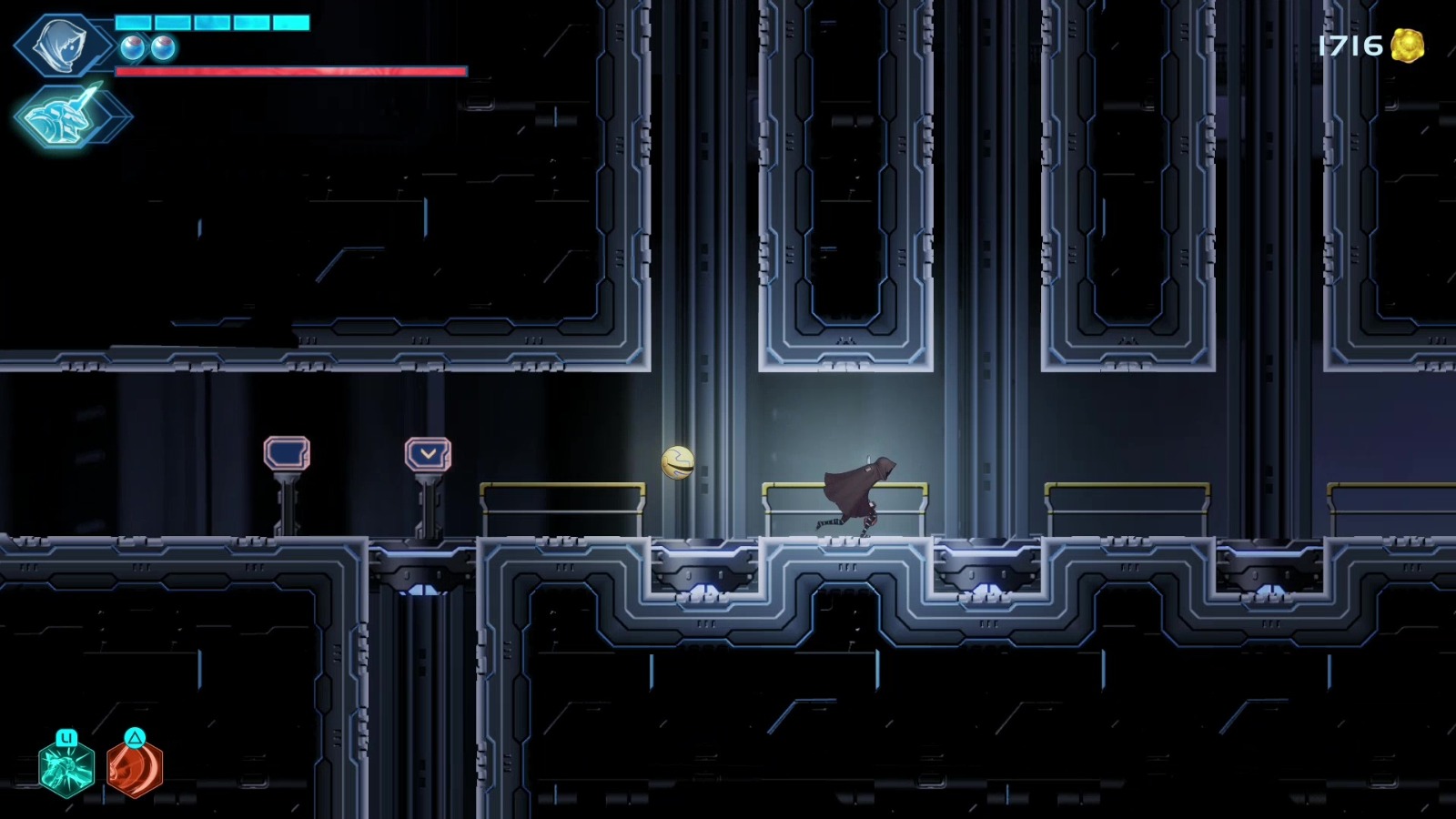Expand the rightmost segment of the energy gauge

[x=291, y=22]
